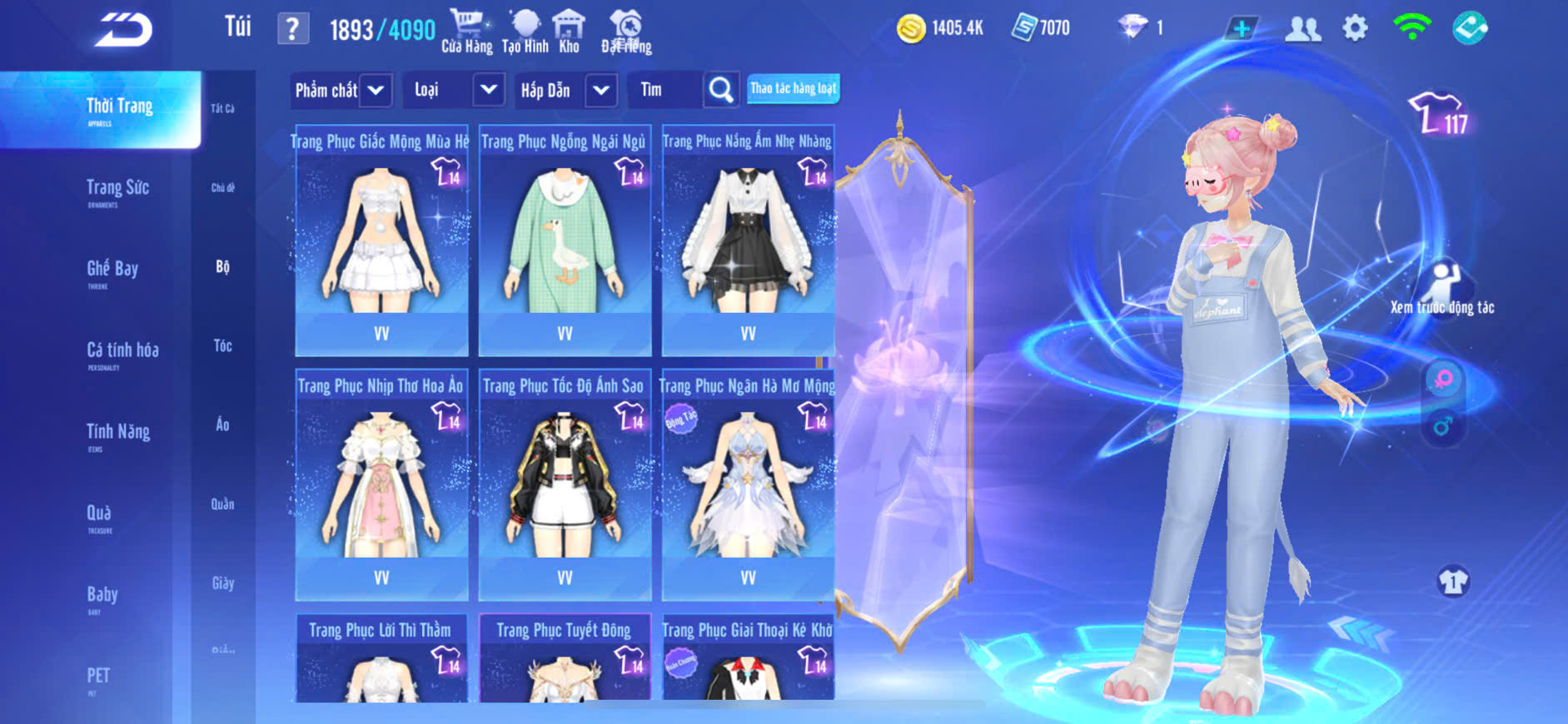Open the Ghế Bay category
Viewport: 1568px width, 724px height.
click(x=112, y=270)
